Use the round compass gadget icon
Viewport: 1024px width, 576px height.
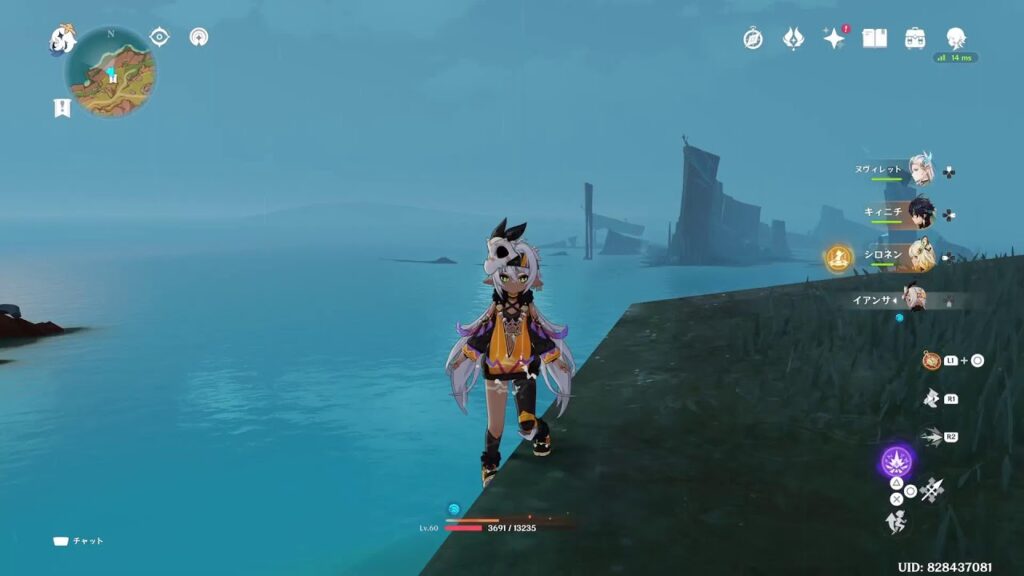931,360
